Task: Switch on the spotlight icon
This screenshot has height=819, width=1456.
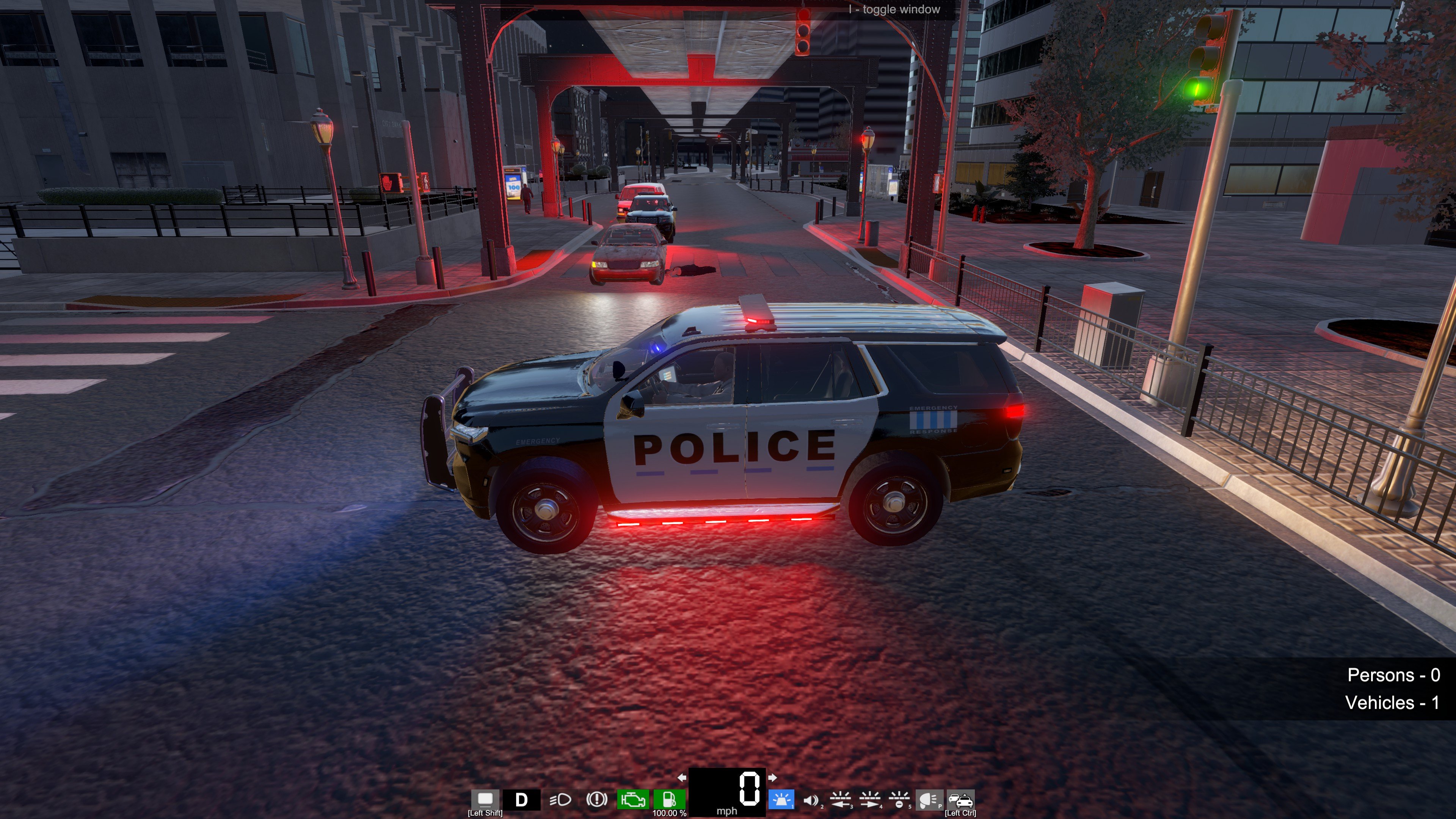Action: coord(928,800)
